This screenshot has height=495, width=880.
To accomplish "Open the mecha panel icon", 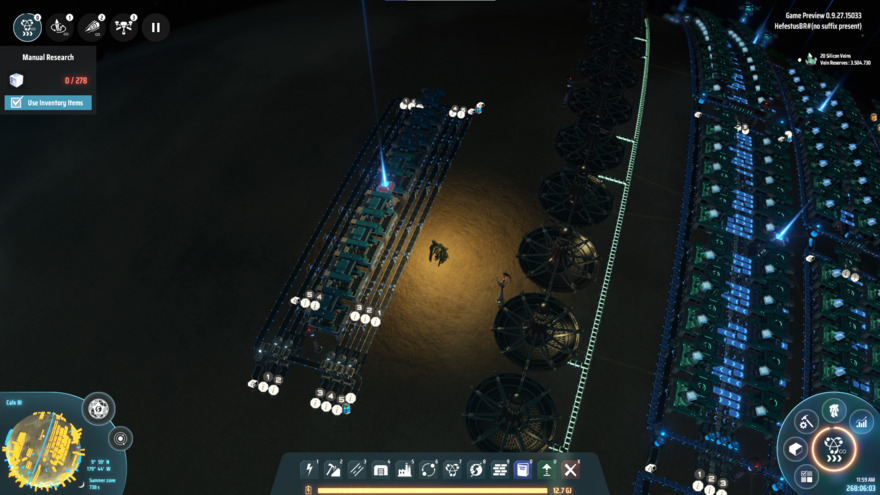I will pyautogui.click(x=833, y=409).
